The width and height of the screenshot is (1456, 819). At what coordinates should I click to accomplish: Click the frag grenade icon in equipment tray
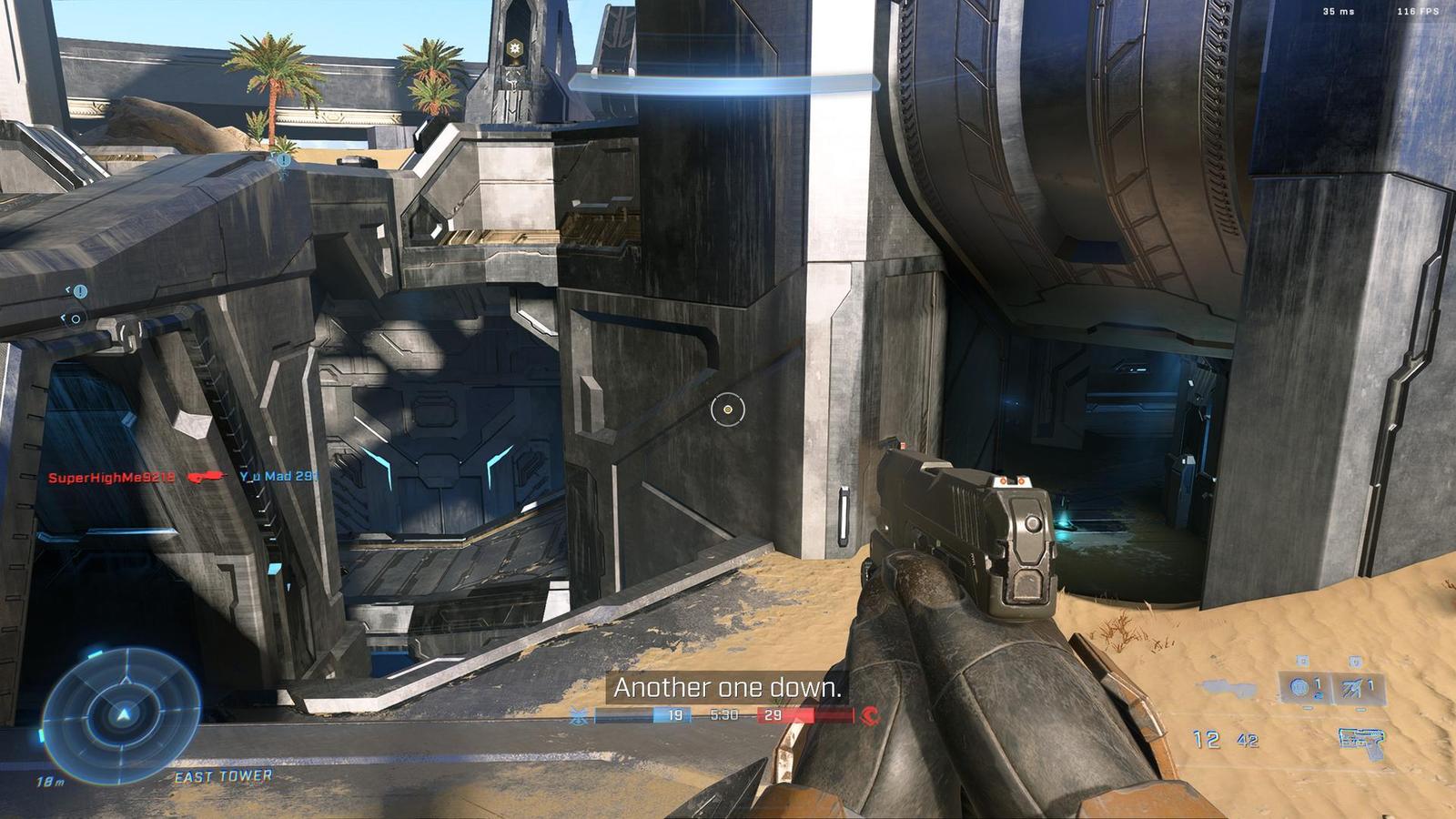point(1299,687)
